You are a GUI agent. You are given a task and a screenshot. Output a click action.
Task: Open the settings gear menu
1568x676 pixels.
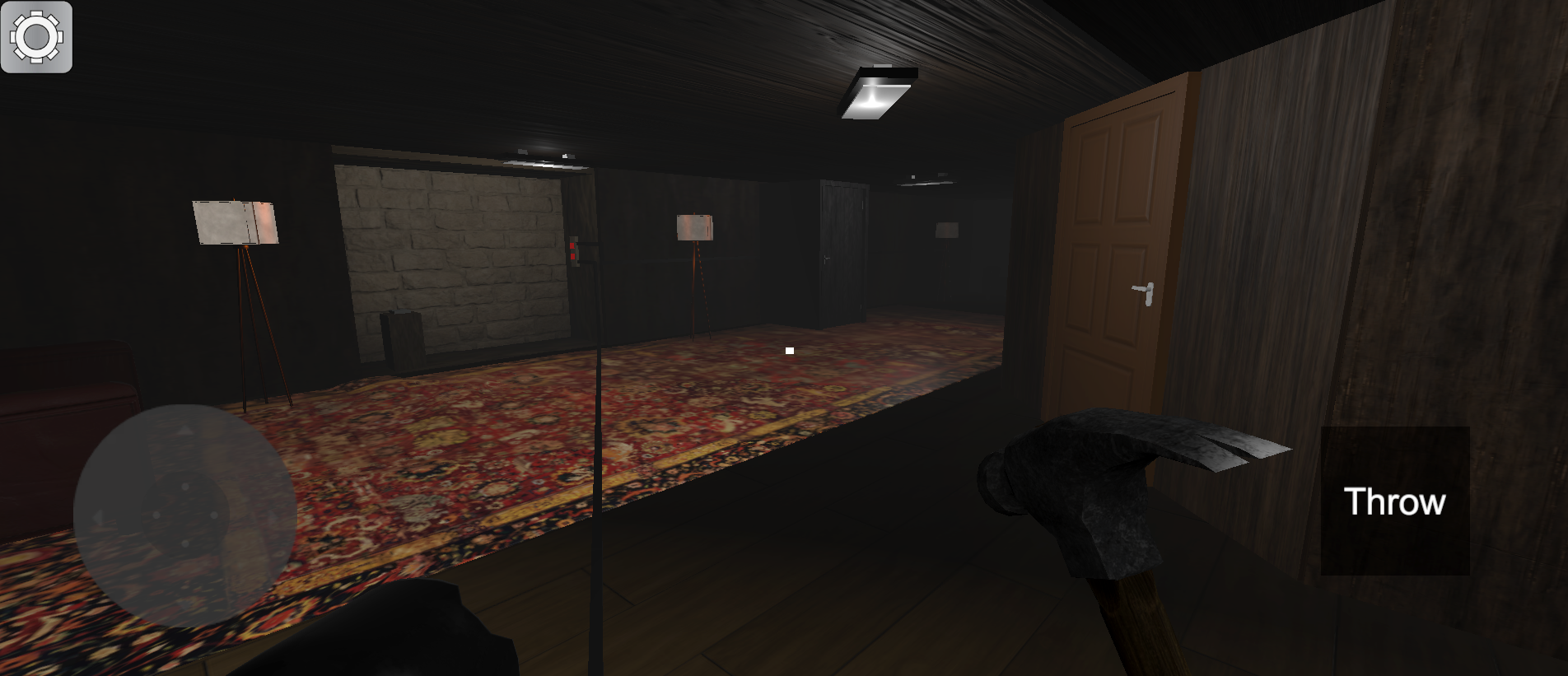click(37, 37)
